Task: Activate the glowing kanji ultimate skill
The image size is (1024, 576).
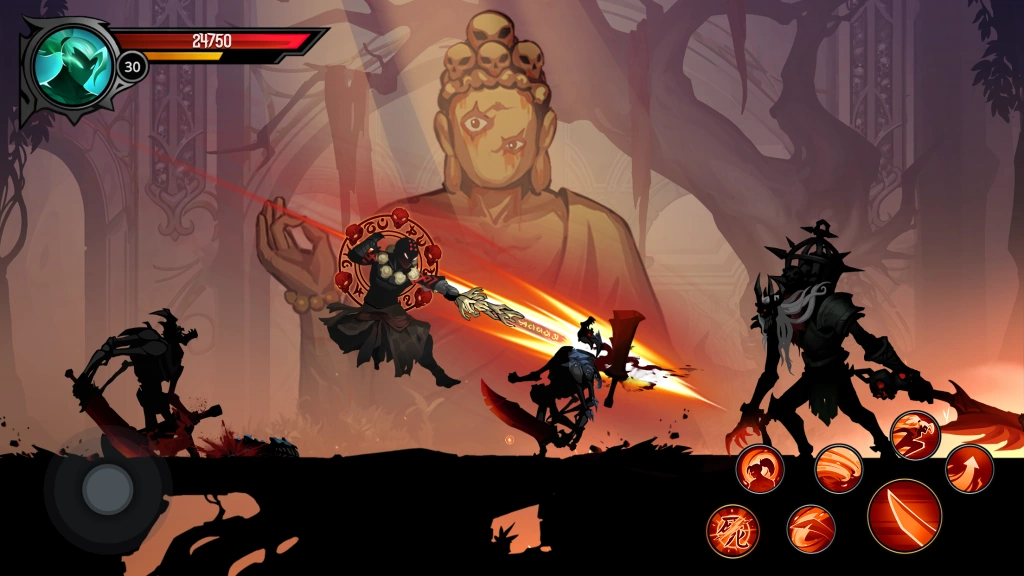Action: [733, 529]
